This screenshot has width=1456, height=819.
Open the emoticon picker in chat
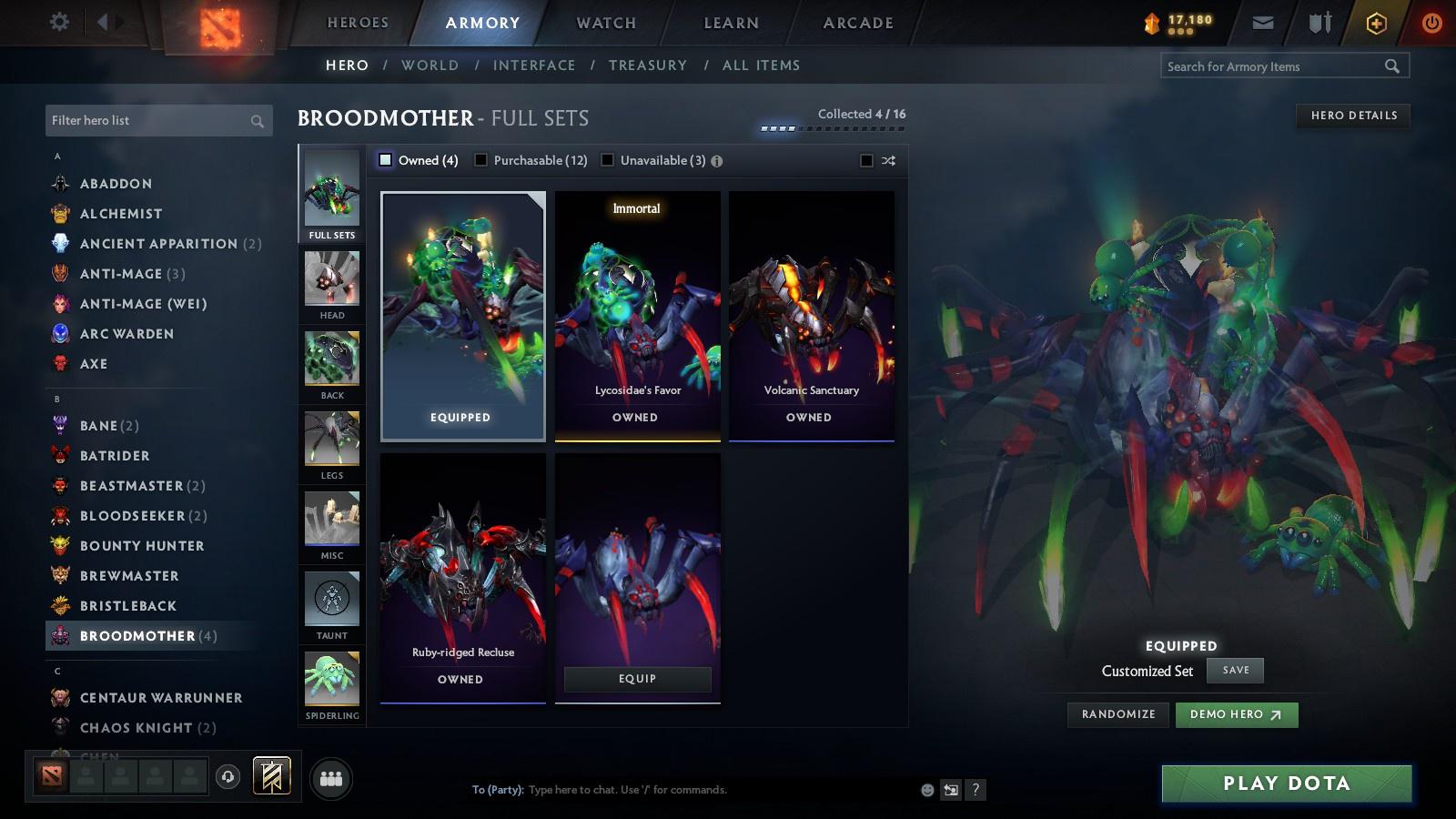[925, 790]
